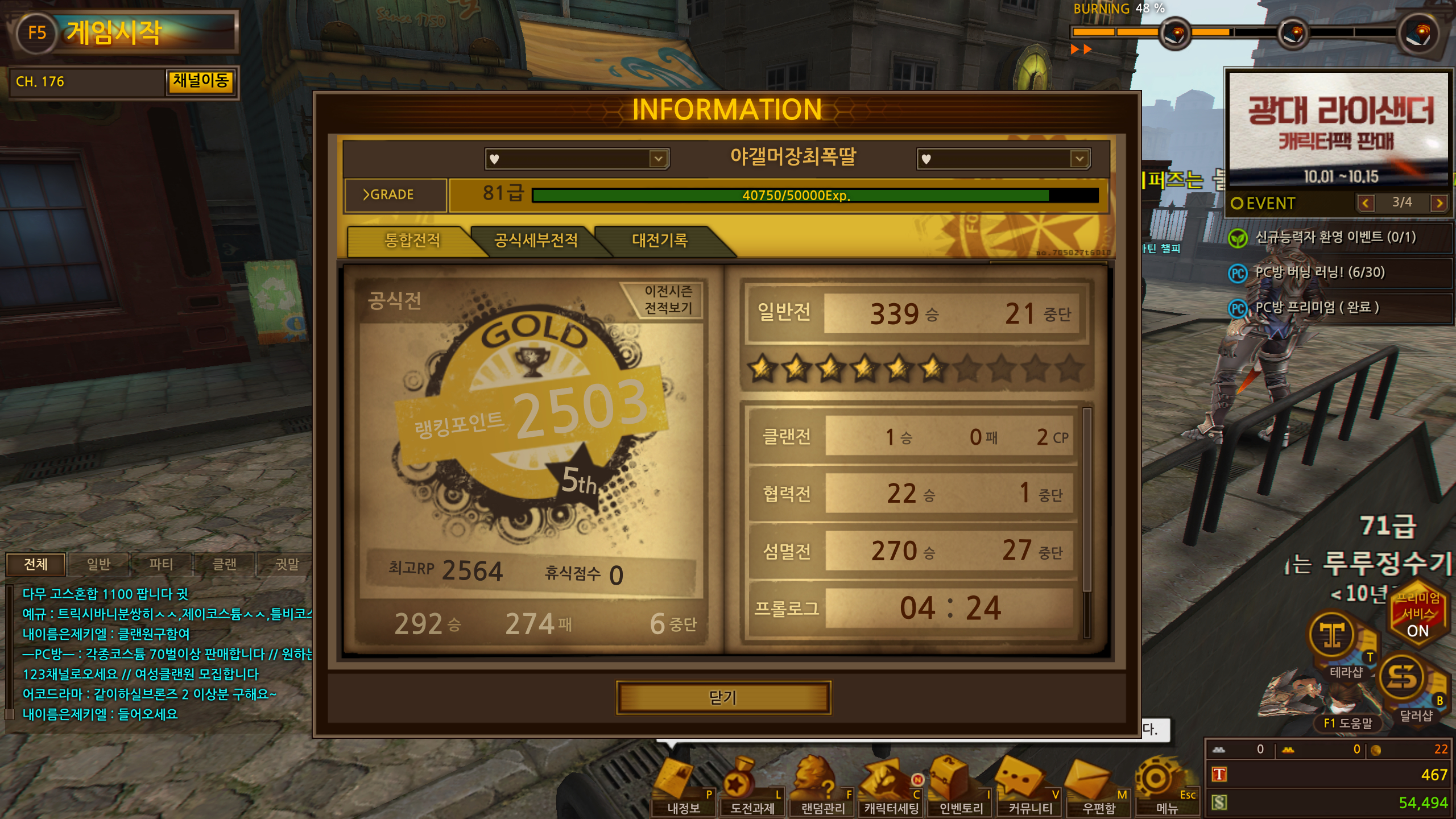View previous season record 이전시즌 전적보기
Viewport: 1456px width, 819px height.
tap(668, 300)
